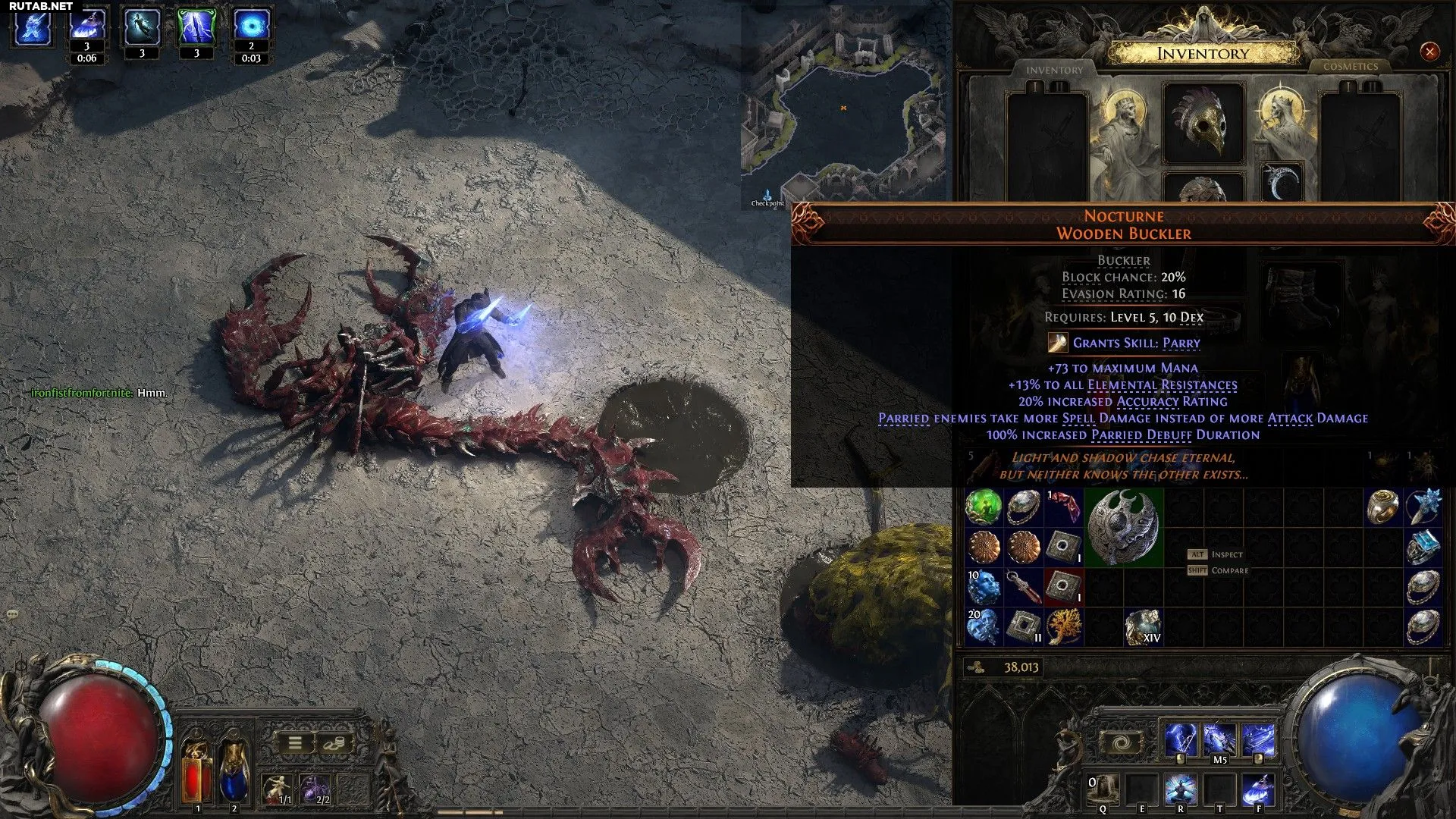Pick the item marked XIV in inventory
Screen dimensions: 1456x819
(1143, 626)
